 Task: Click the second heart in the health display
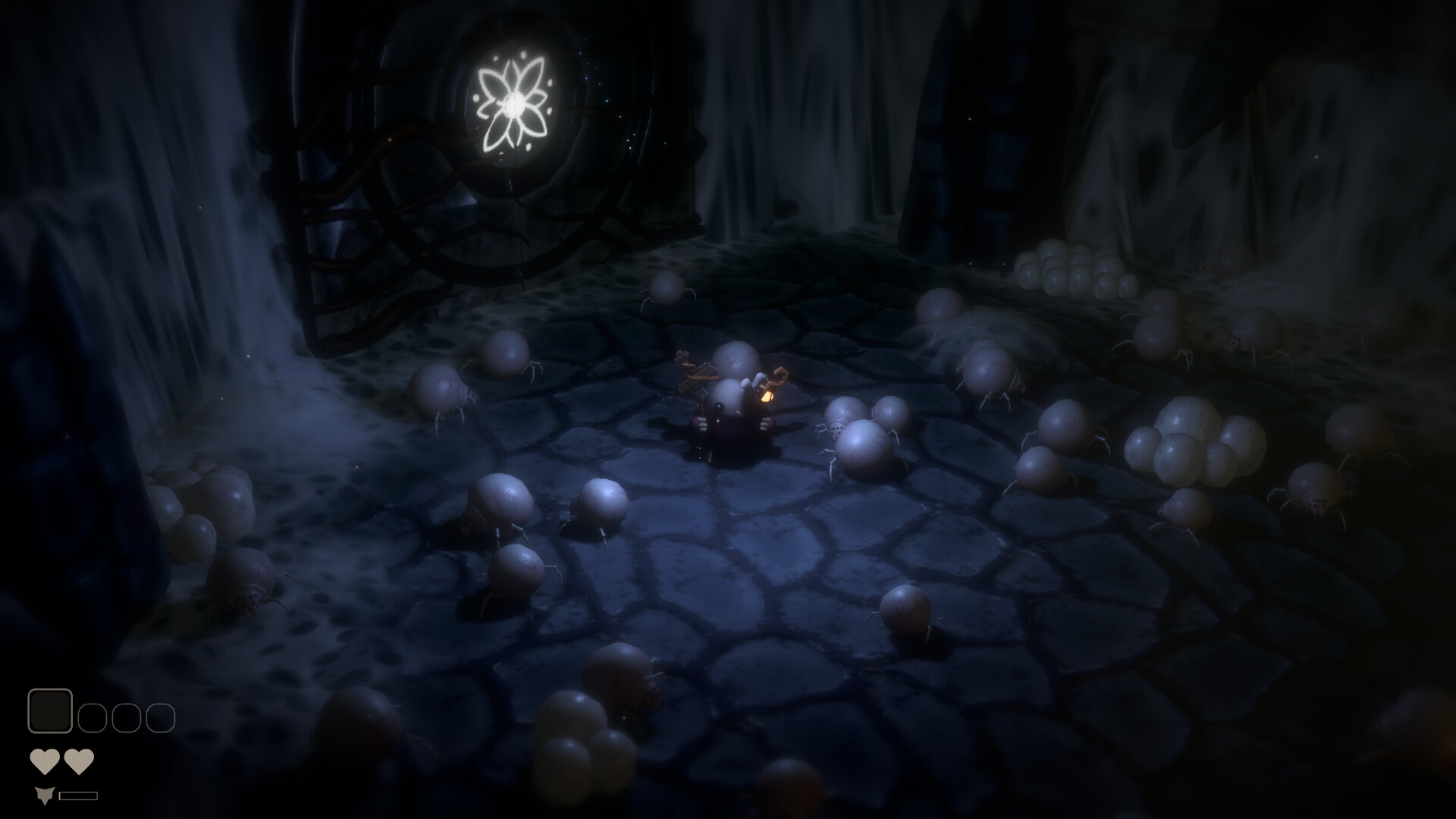[78, 761]
